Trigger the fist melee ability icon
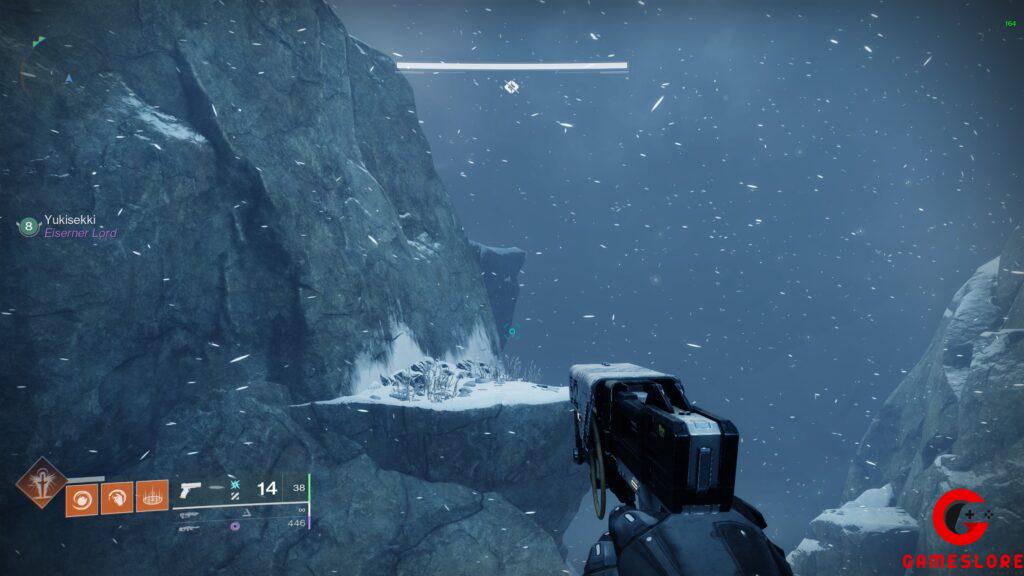Image resolution: width=1024 pixels, height=576 pixels. (x=117, y=497)
